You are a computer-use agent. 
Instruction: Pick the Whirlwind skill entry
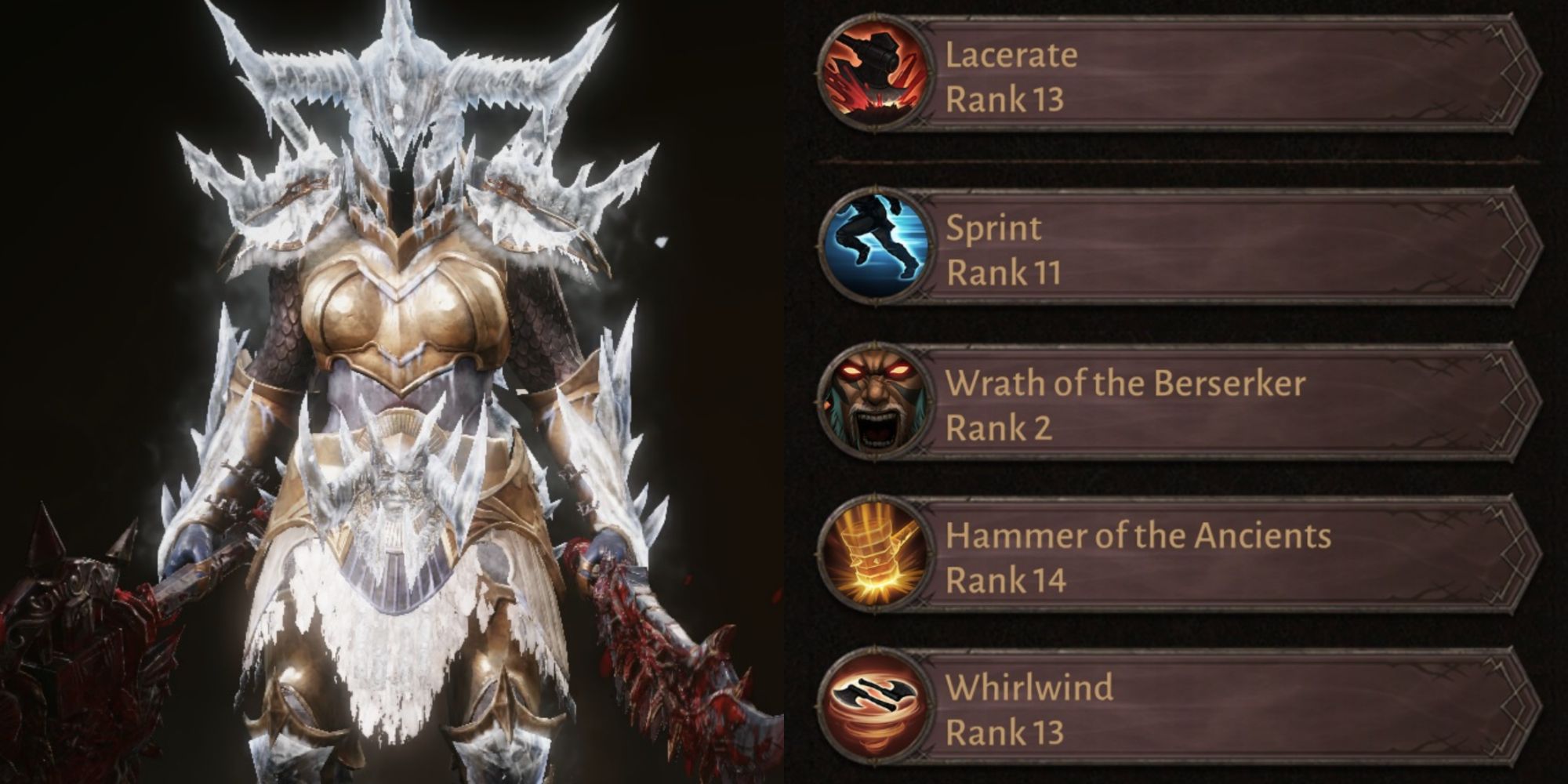pyautogui.click(x=1223, y=708)
